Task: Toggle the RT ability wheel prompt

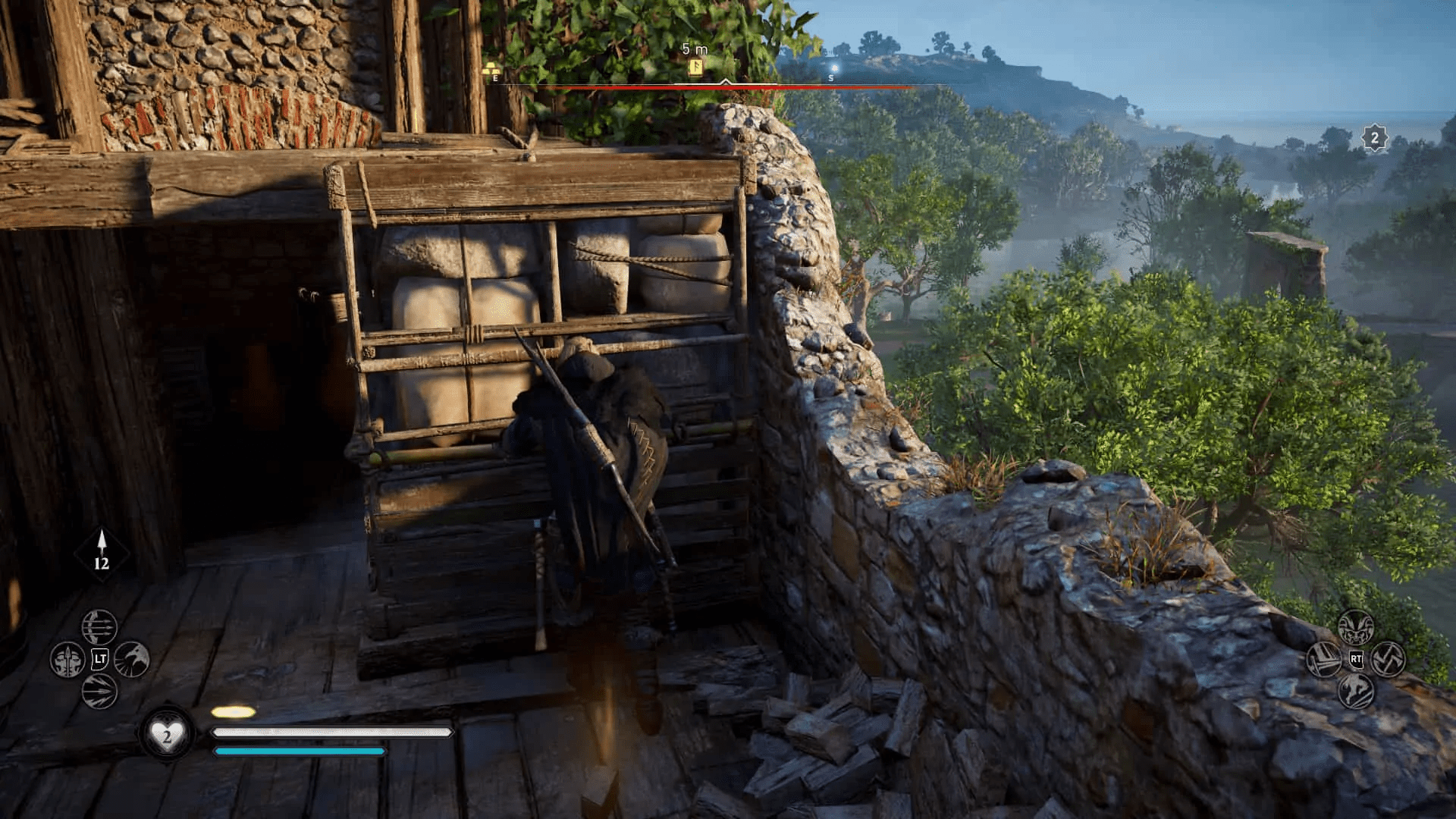Action: (x=1356, y=659)
